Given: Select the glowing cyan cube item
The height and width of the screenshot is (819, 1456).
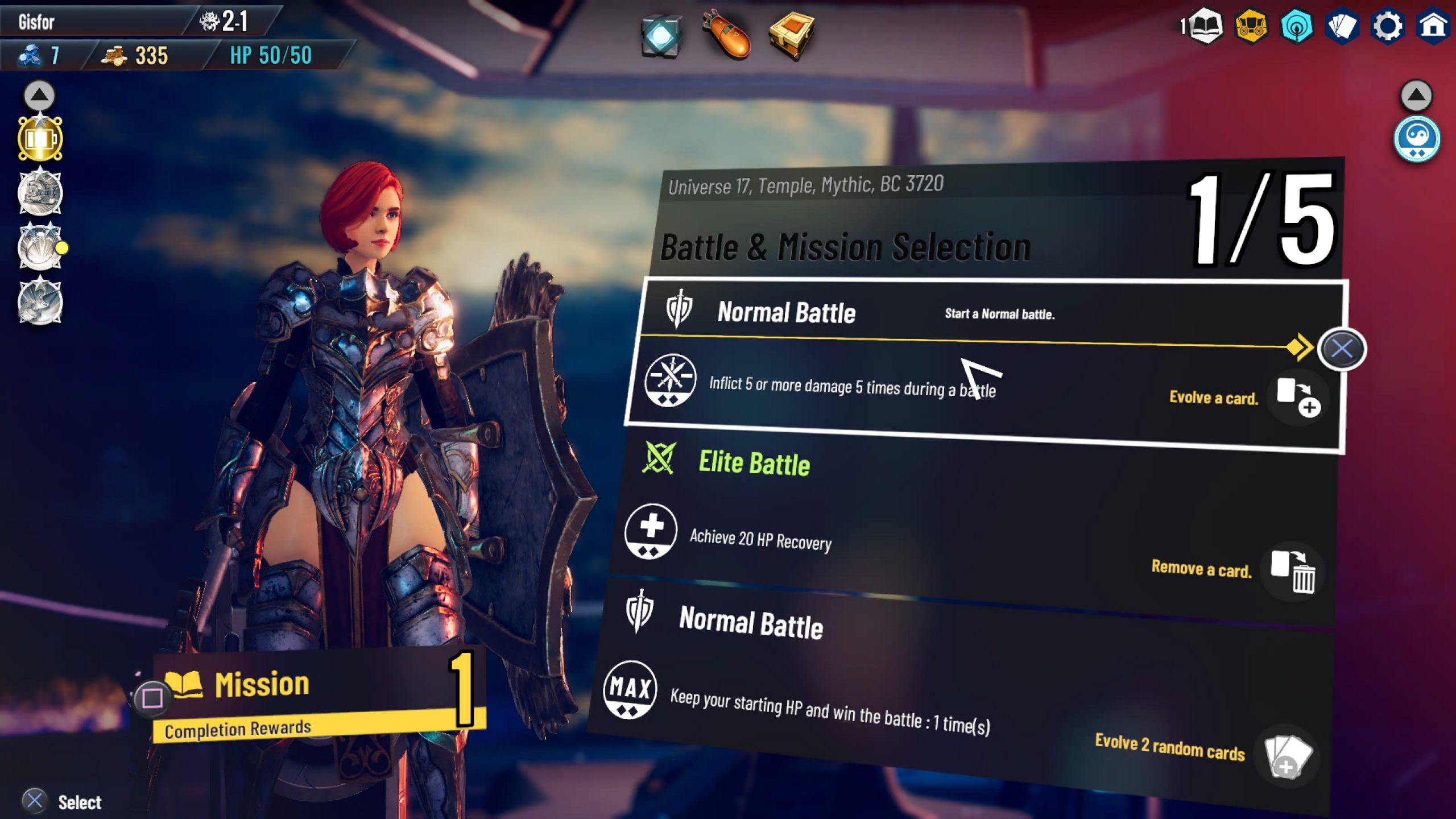Looking at the screenshot, I should pos(661,36).
